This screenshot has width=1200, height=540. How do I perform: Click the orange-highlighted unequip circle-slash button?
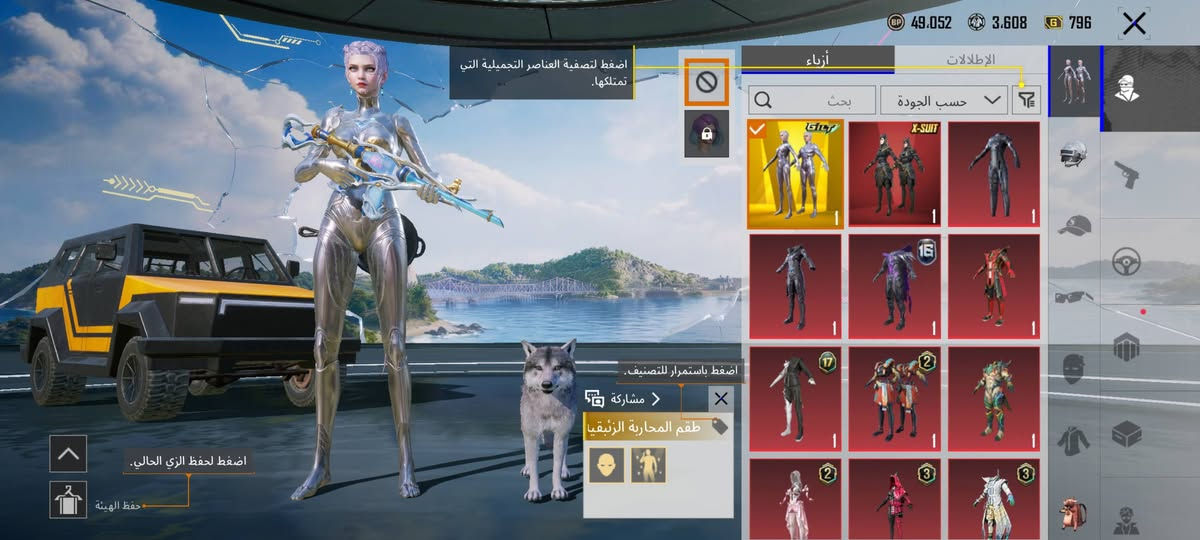tap(706, 82)
